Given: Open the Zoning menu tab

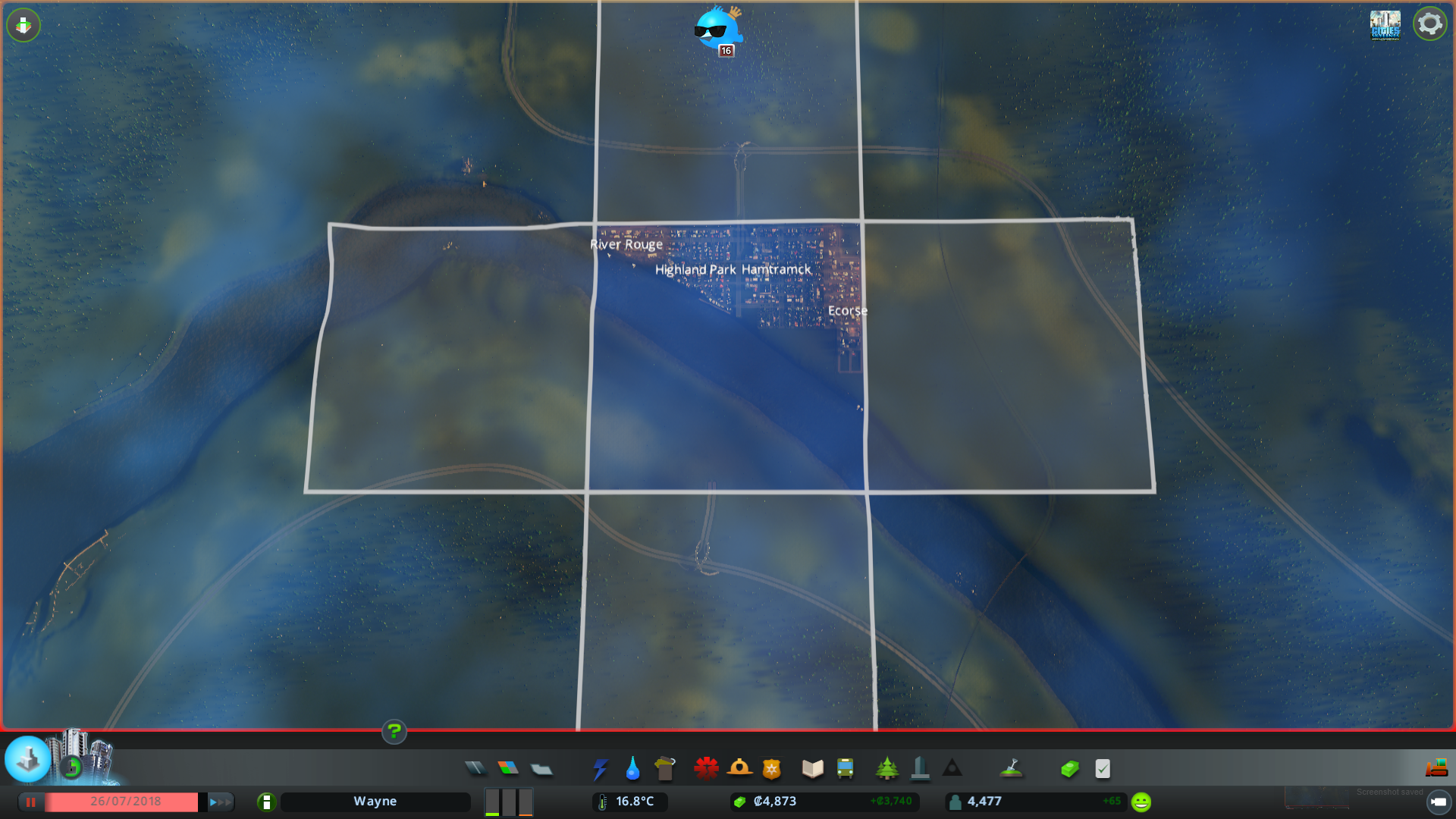Looking at the screenshot, I should click(x=509, y=768).
